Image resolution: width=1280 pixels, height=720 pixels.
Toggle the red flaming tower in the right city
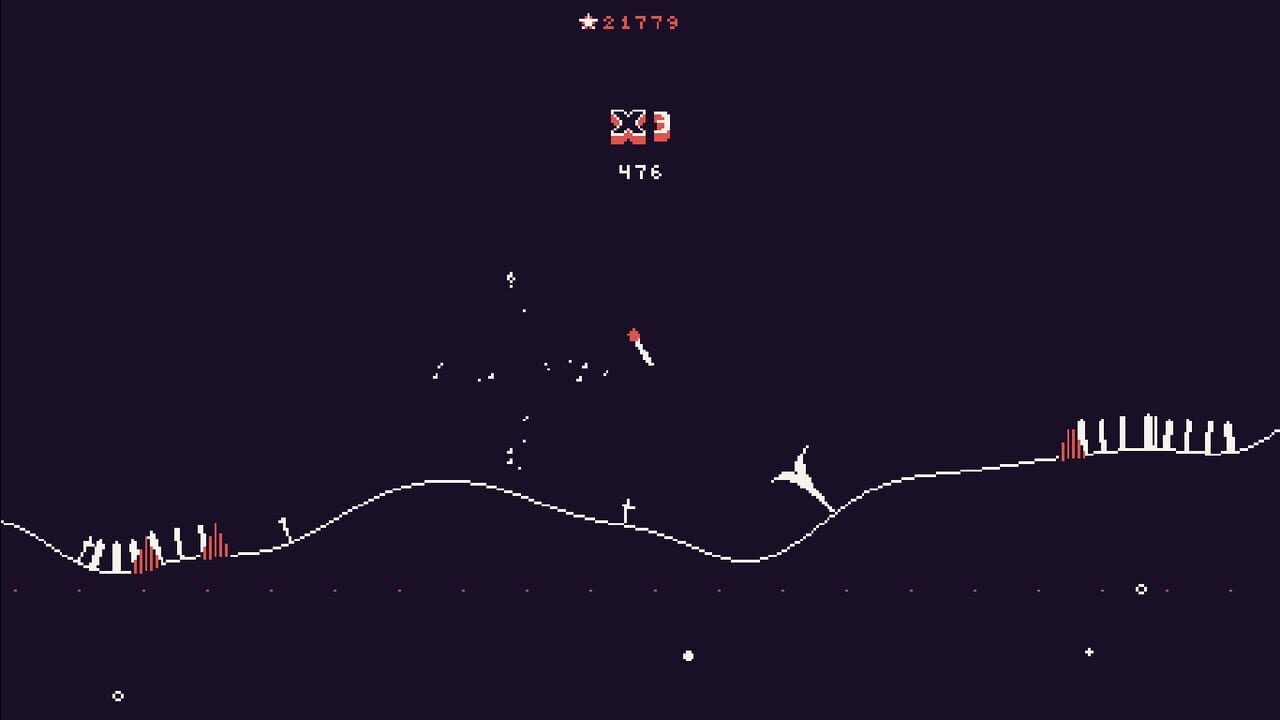tap(1072, 443)
